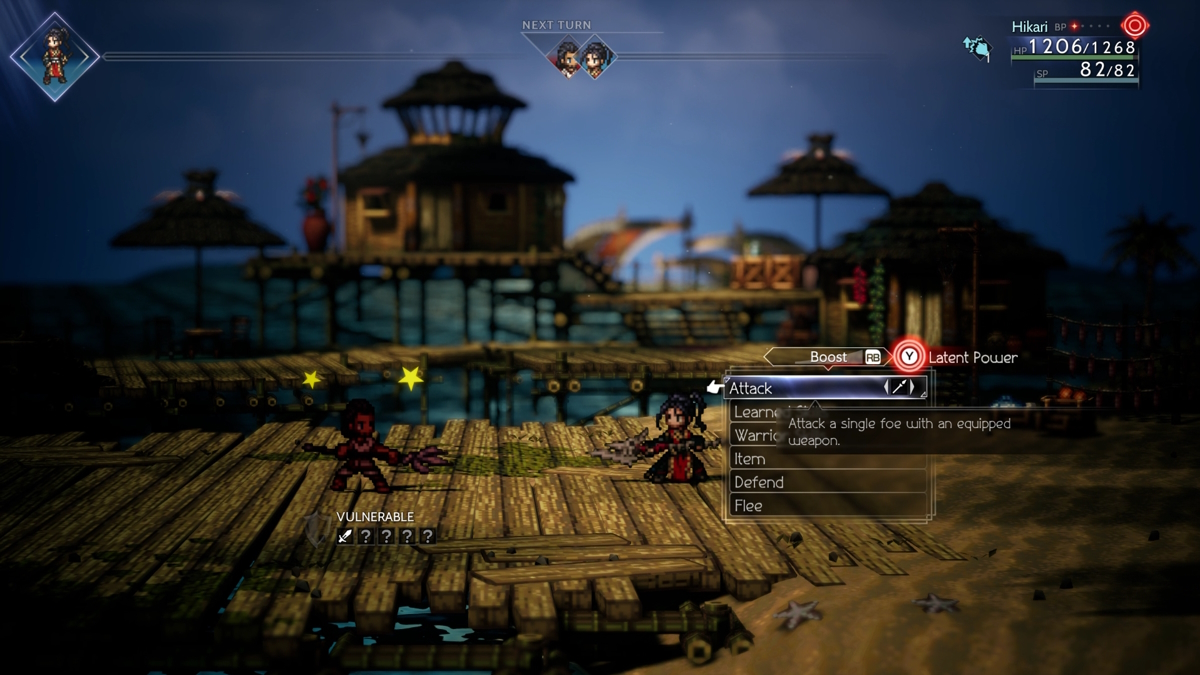Activate the Boost option

tap(829, 357)
